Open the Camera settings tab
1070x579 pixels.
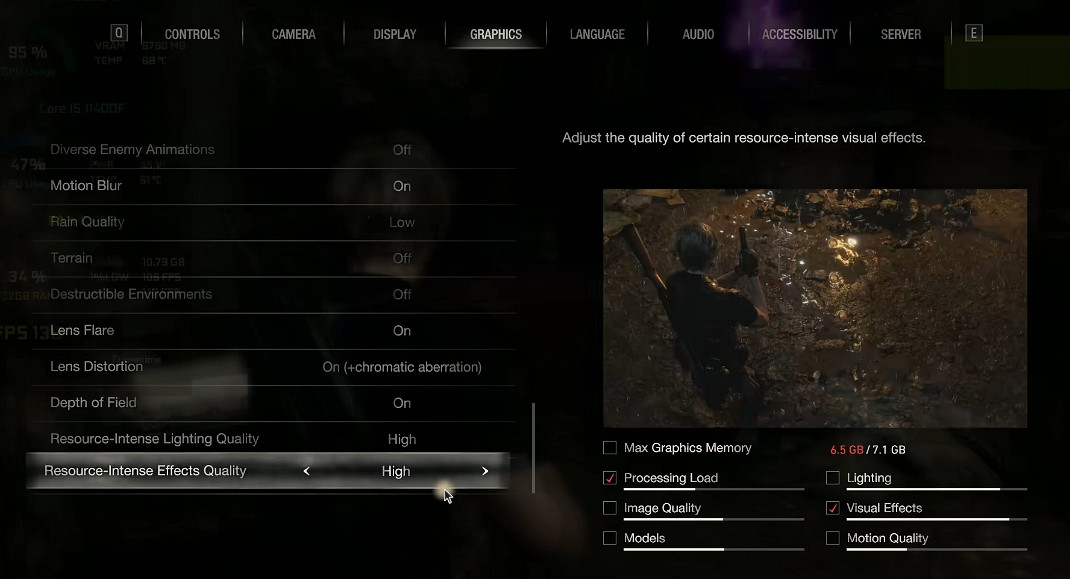[294, 34]
